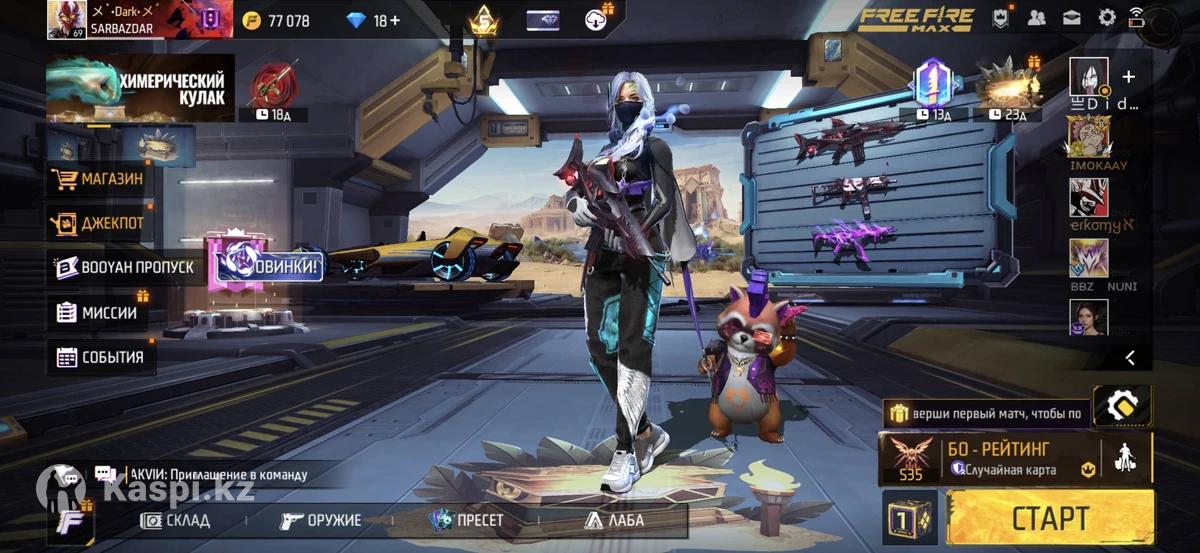1200x553 pixels.
Task: Add a teammate with the plus button
Action: click(x=1129, y=76)
